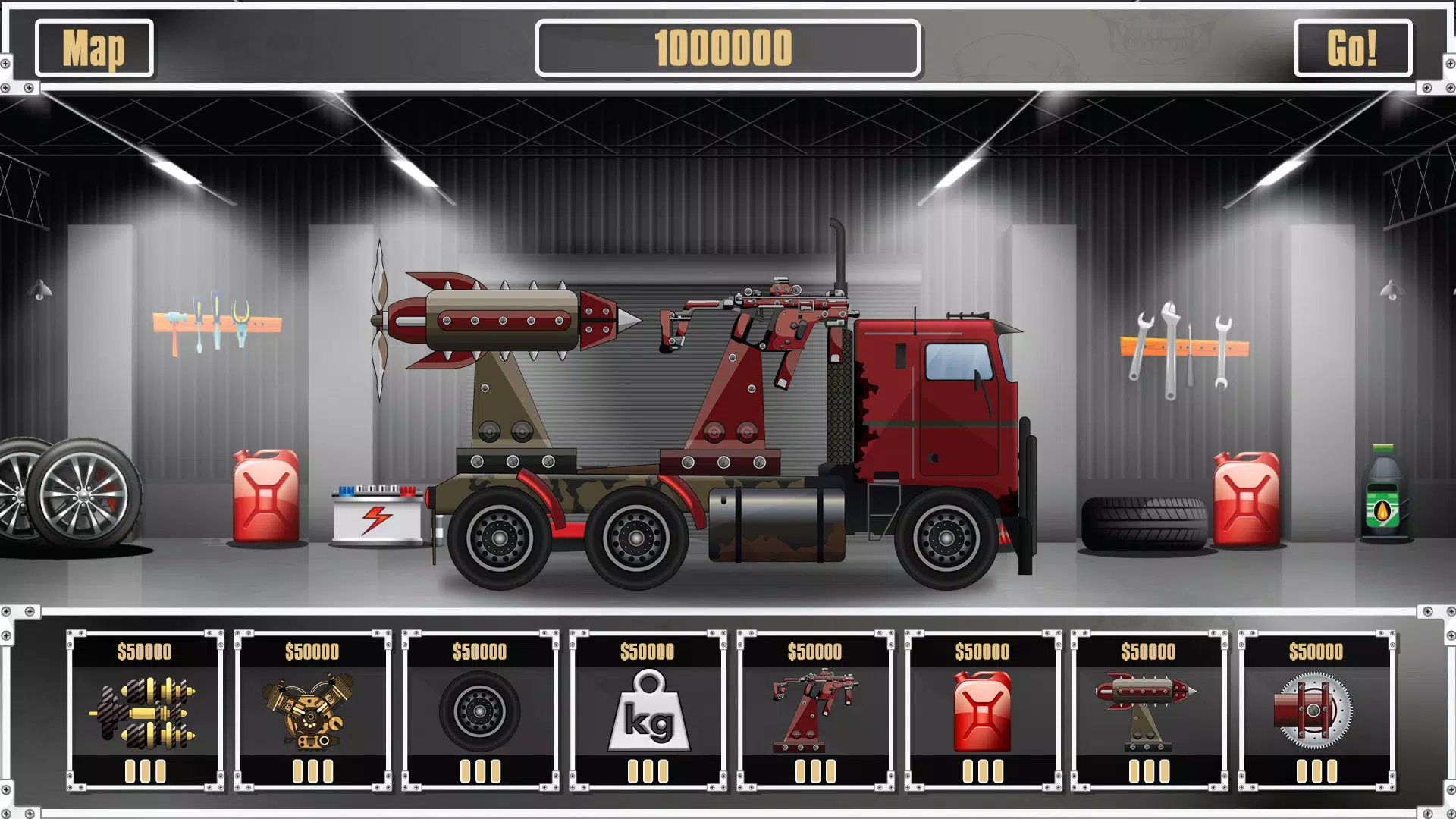Click the money counter showing 1000000
1456x819 pixels.
click(x=728, y=49)
